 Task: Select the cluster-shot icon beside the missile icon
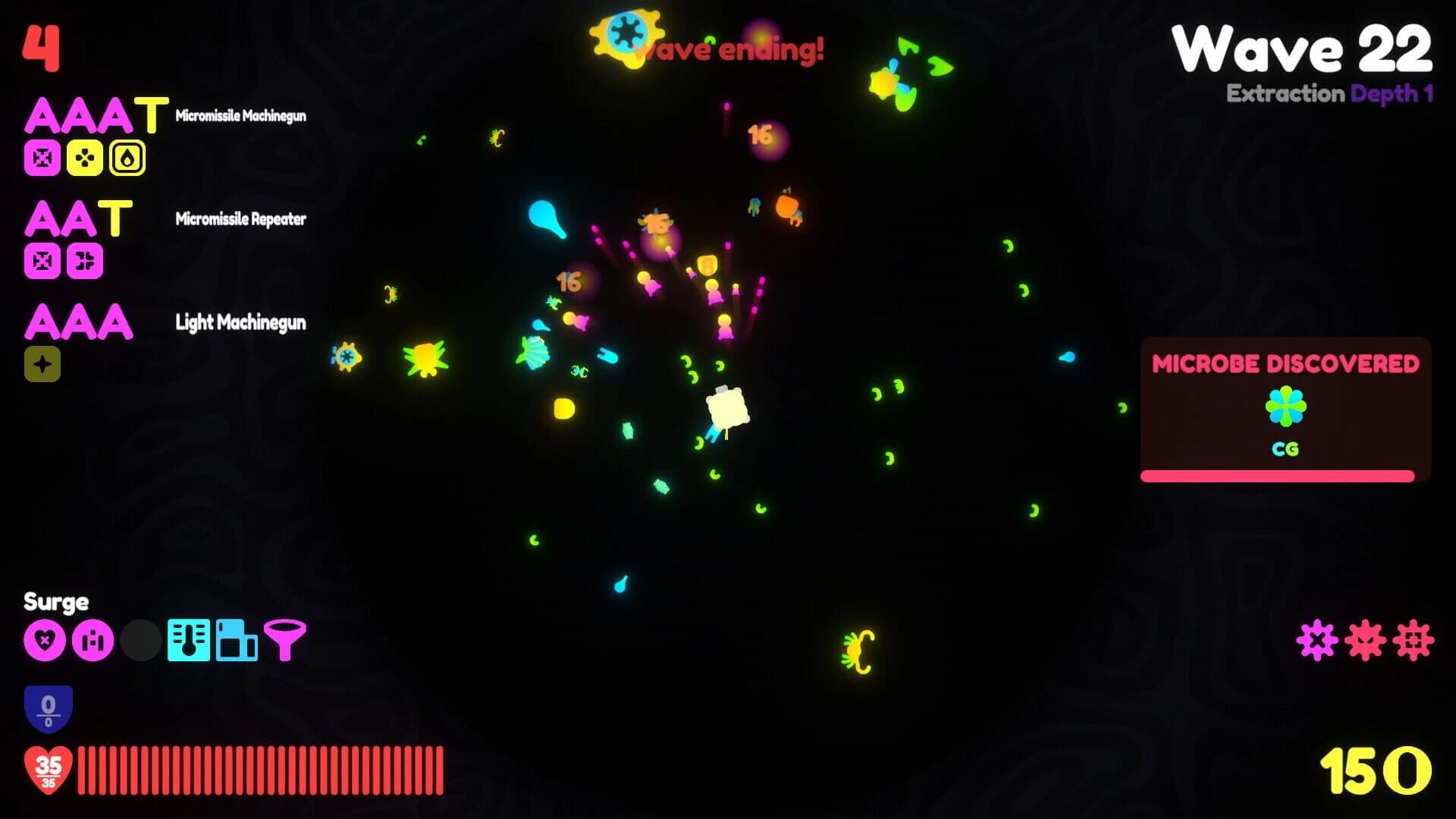pyautogui.click(x=86, y=158)
